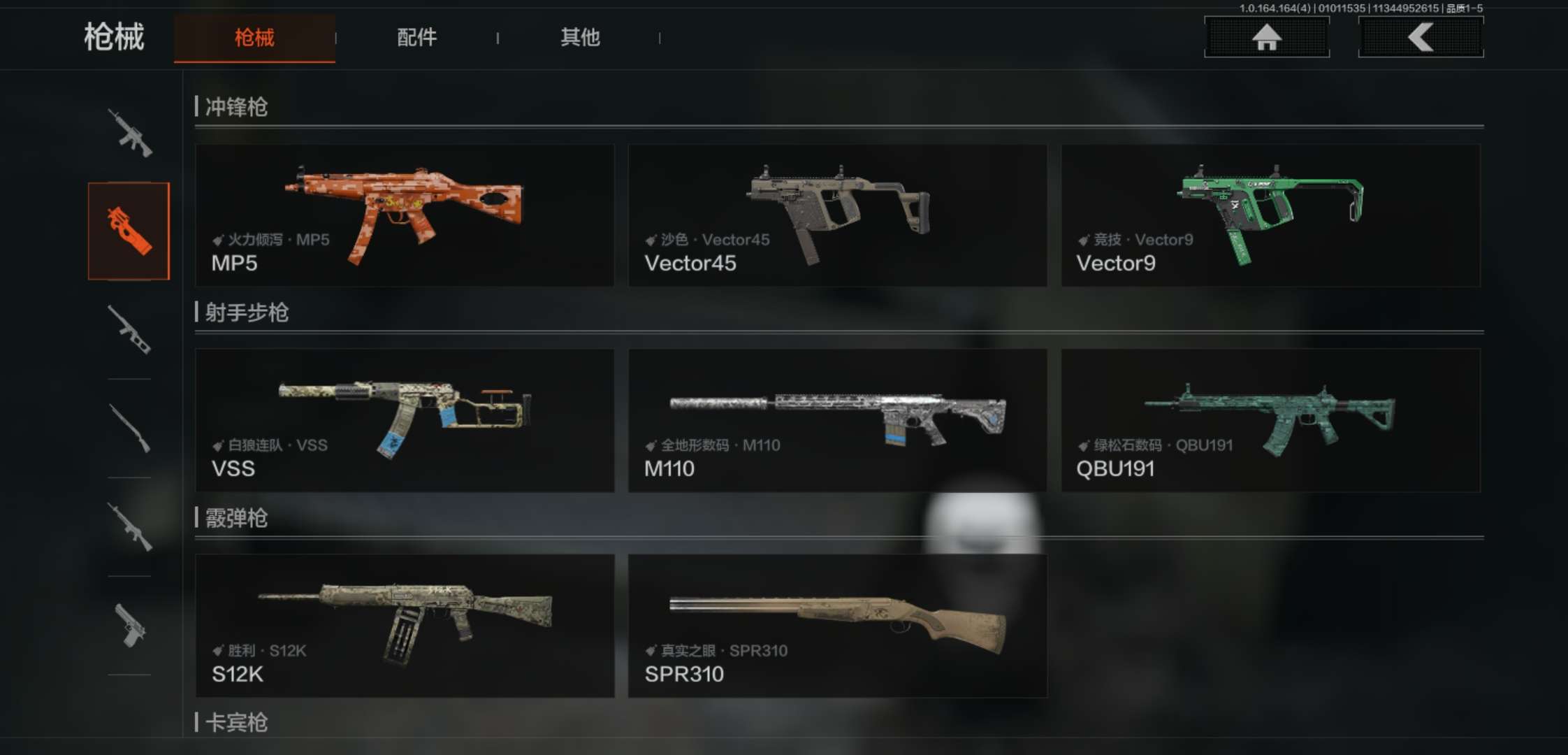Choose the assault rifle category icon
Viewport: 1568px width, 755px height.
pos(129,133)
